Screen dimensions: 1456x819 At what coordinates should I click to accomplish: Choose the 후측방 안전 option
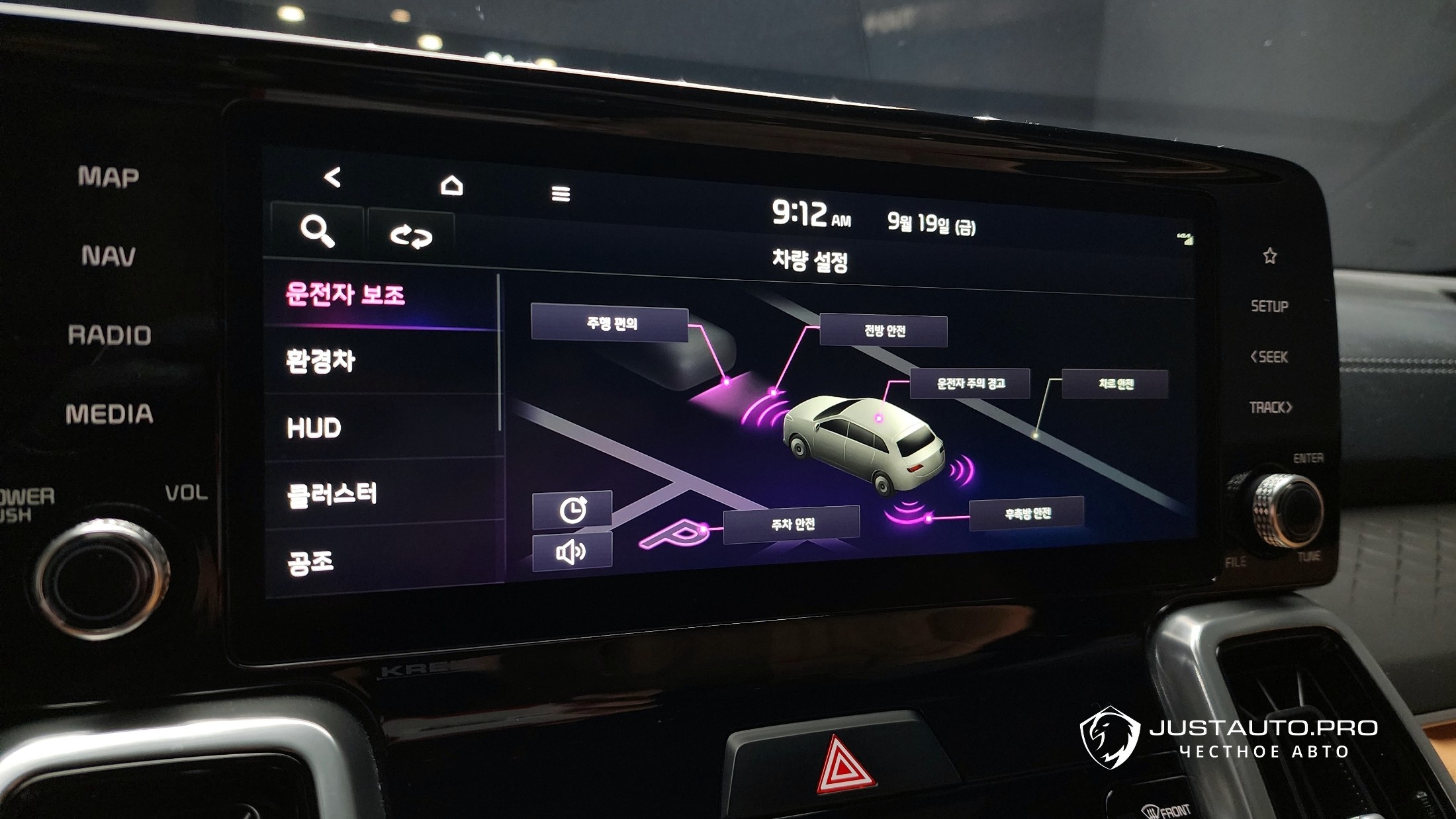click(1026, 513)
